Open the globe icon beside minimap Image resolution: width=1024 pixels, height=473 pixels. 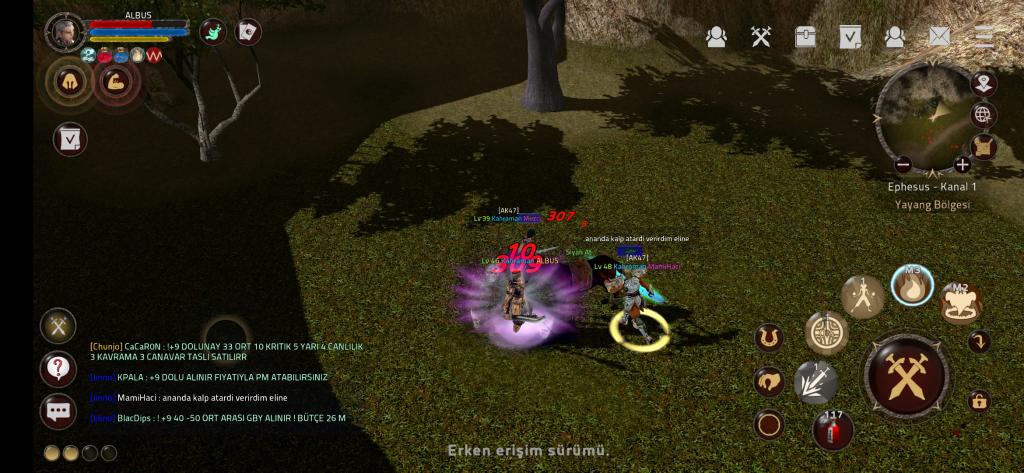pos(983,115)
